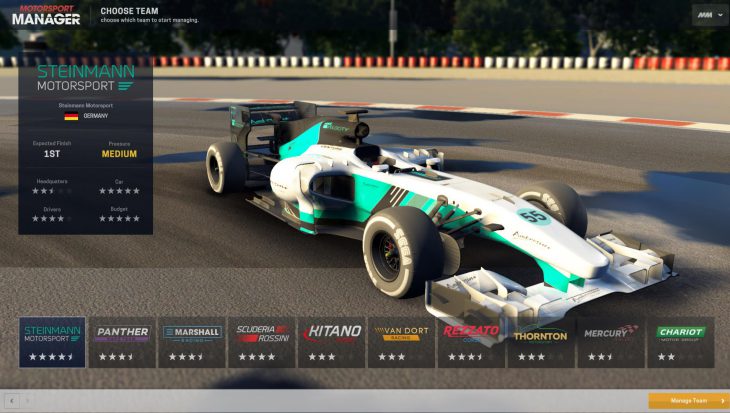Go back using the left arrow button
The height and width of the screenshot is (413, 730).
(11, 401)
